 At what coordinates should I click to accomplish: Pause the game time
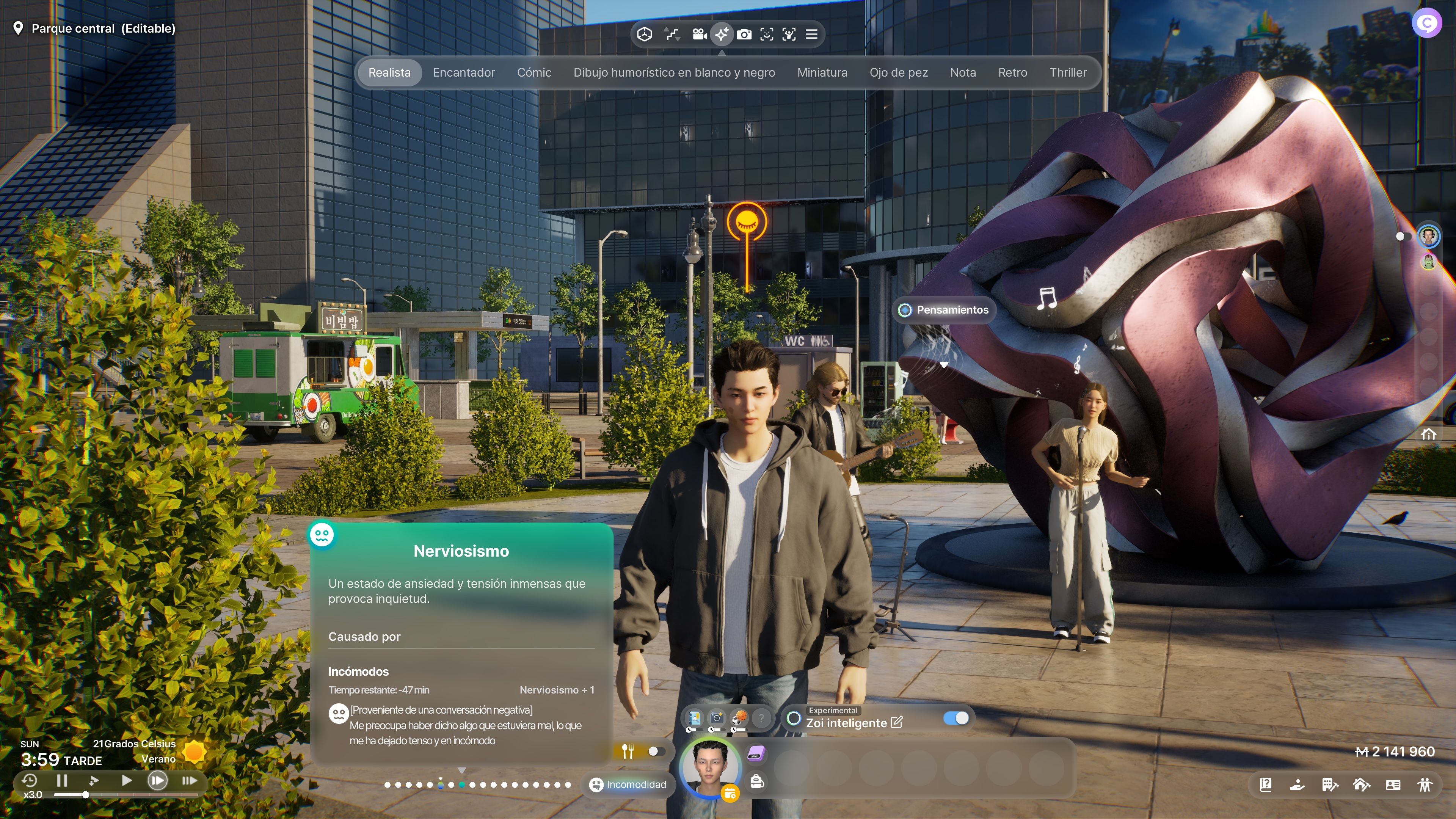[x=62, y=781]
